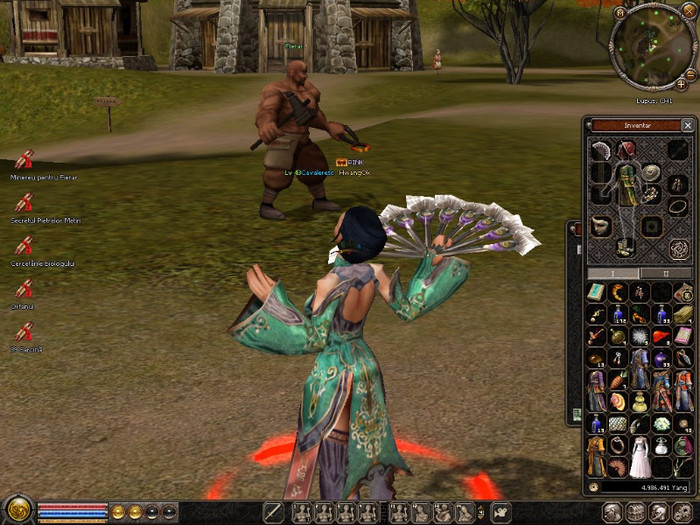Switch to inventory page I
This screenshot has width=700, height=525.
(x=612, y=273)
